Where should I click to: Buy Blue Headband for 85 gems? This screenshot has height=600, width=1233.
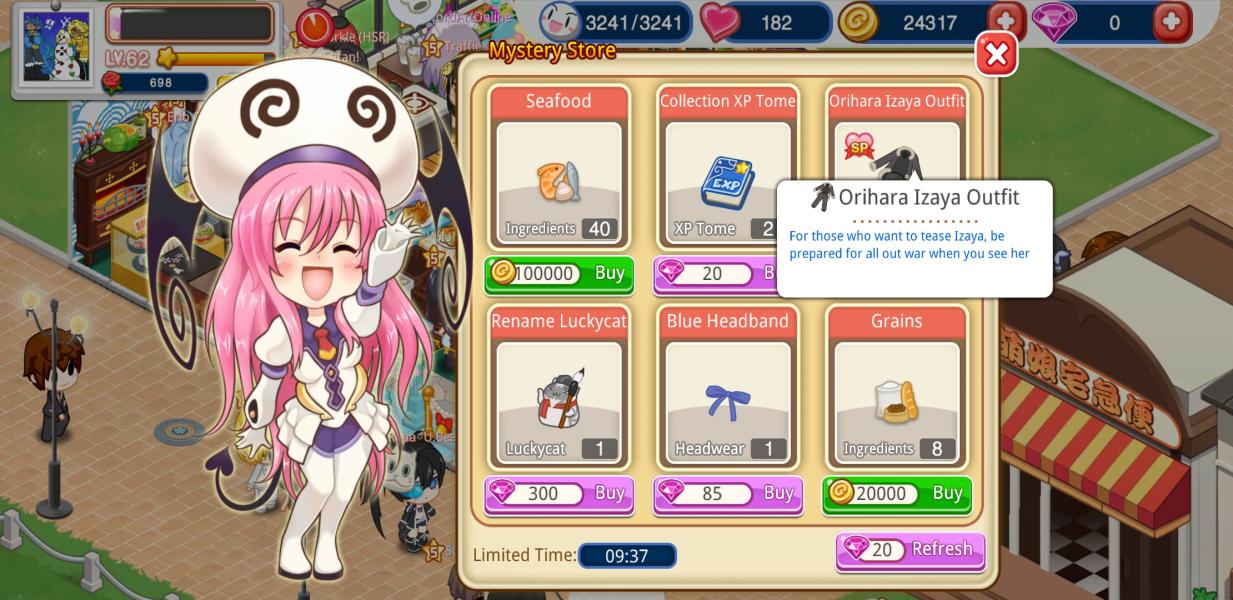[728, 494]
